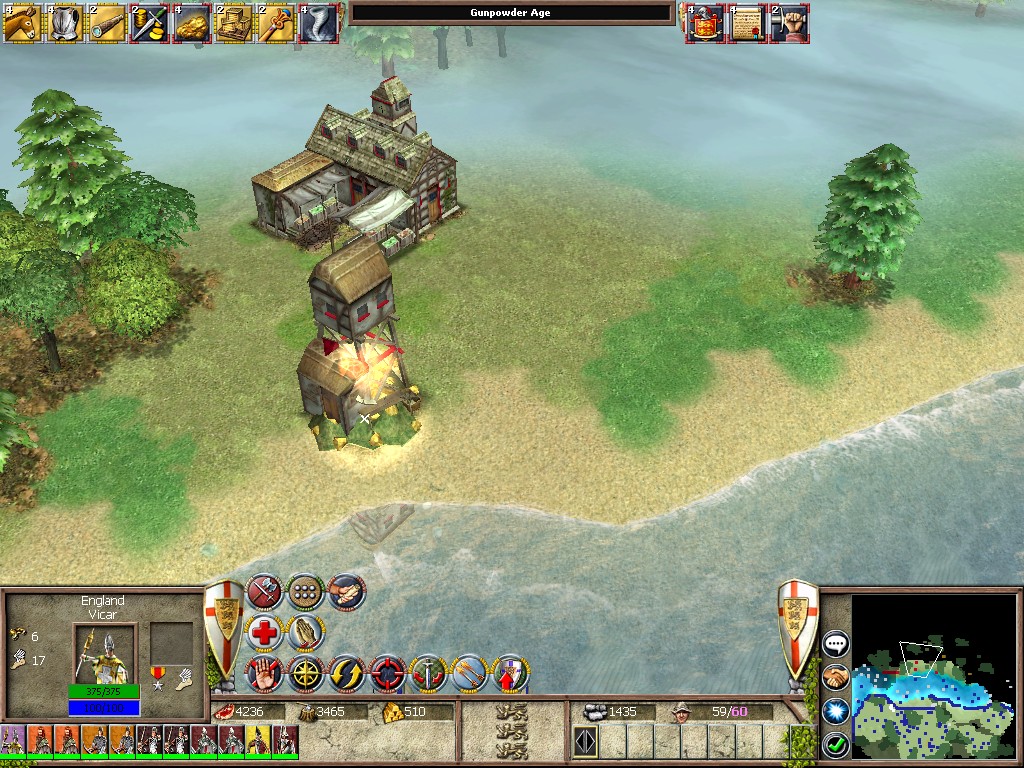Open the diplomacy handshake button

click(835, 677)
